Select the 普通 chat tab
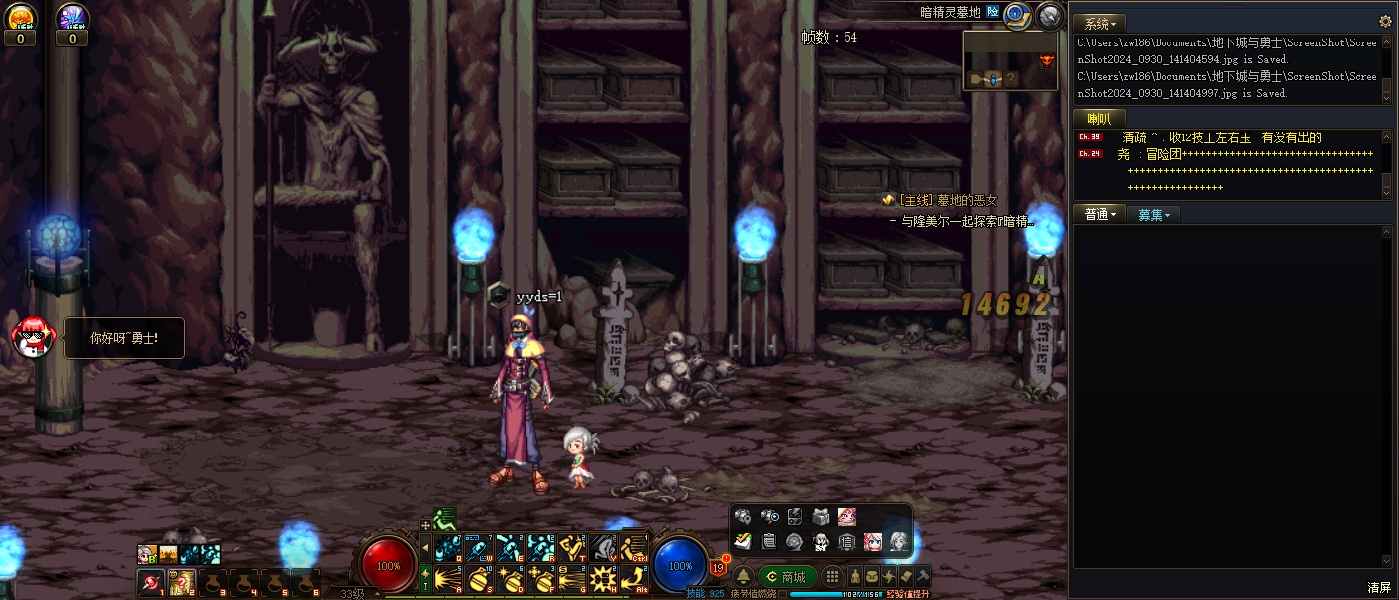 tap(1099, 214)
